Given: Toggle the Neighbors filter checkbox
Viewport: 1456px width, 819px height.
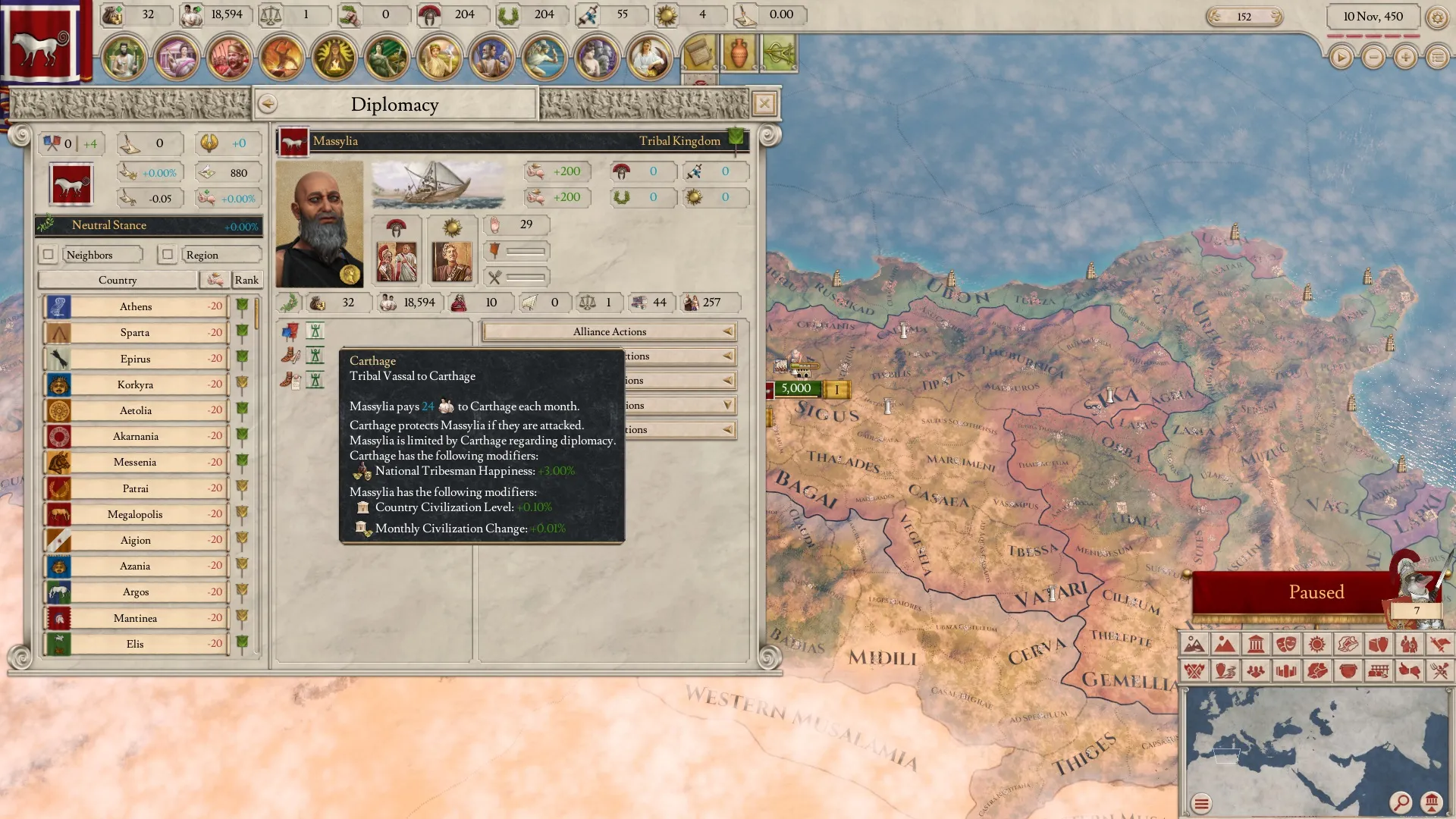Looking at the screenshot, I should coord(49,255).
